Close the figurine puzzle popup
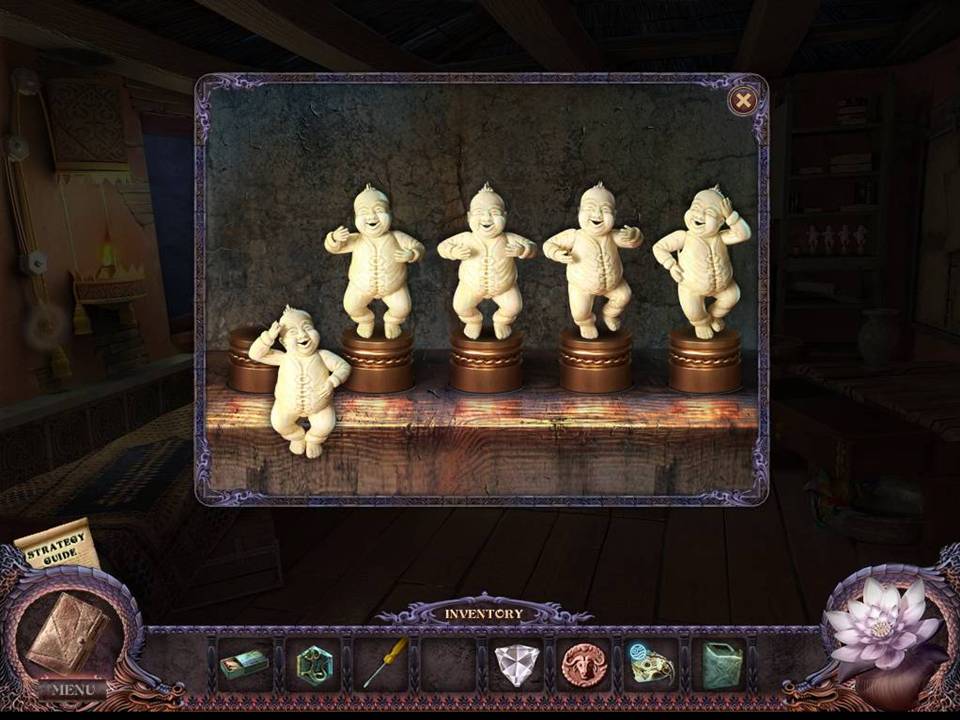 click(x=742, y=100)
